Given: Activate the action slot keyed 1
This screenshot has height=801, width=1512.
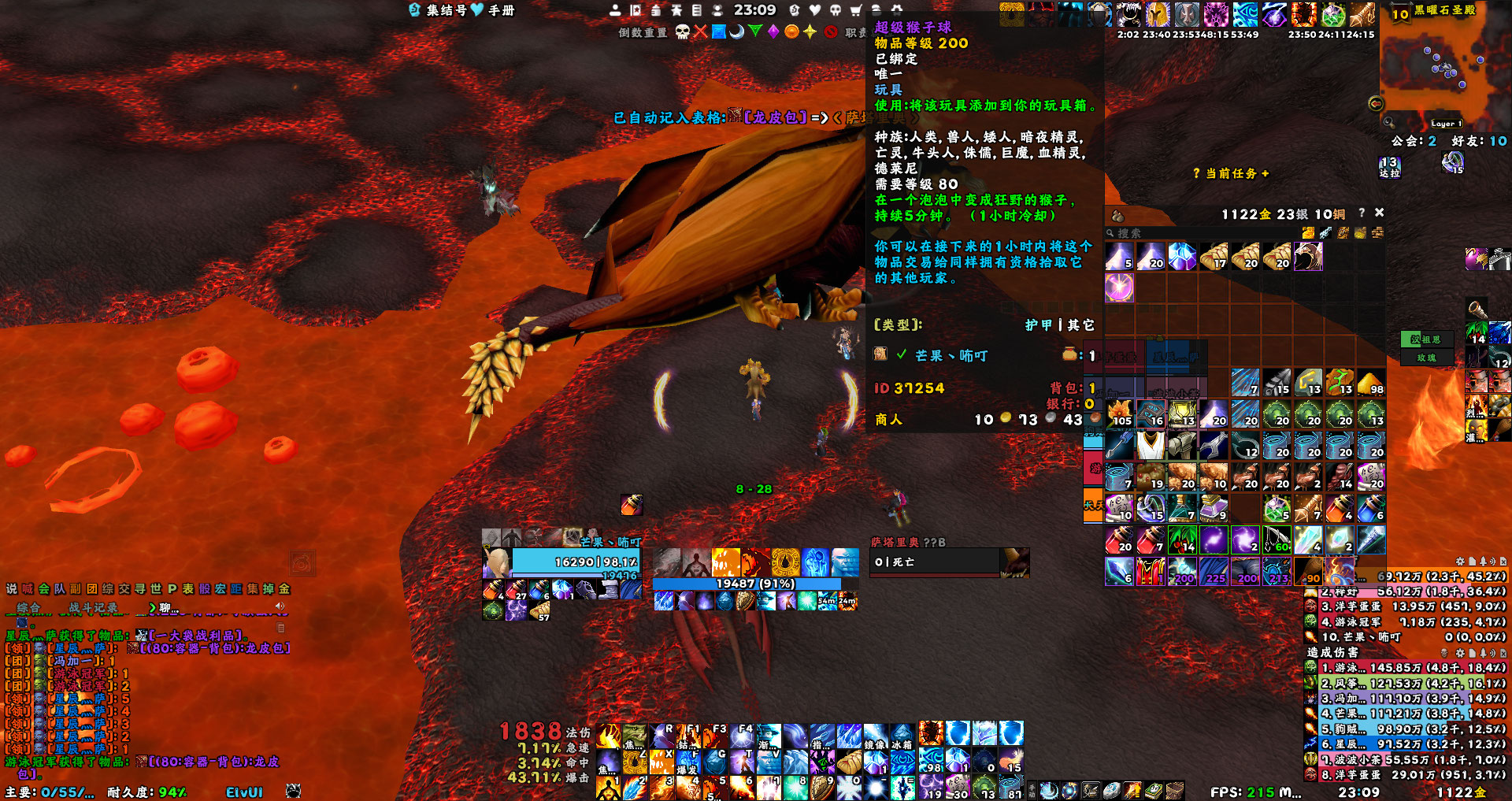Looking at the screenshot, I should [609, 787].
